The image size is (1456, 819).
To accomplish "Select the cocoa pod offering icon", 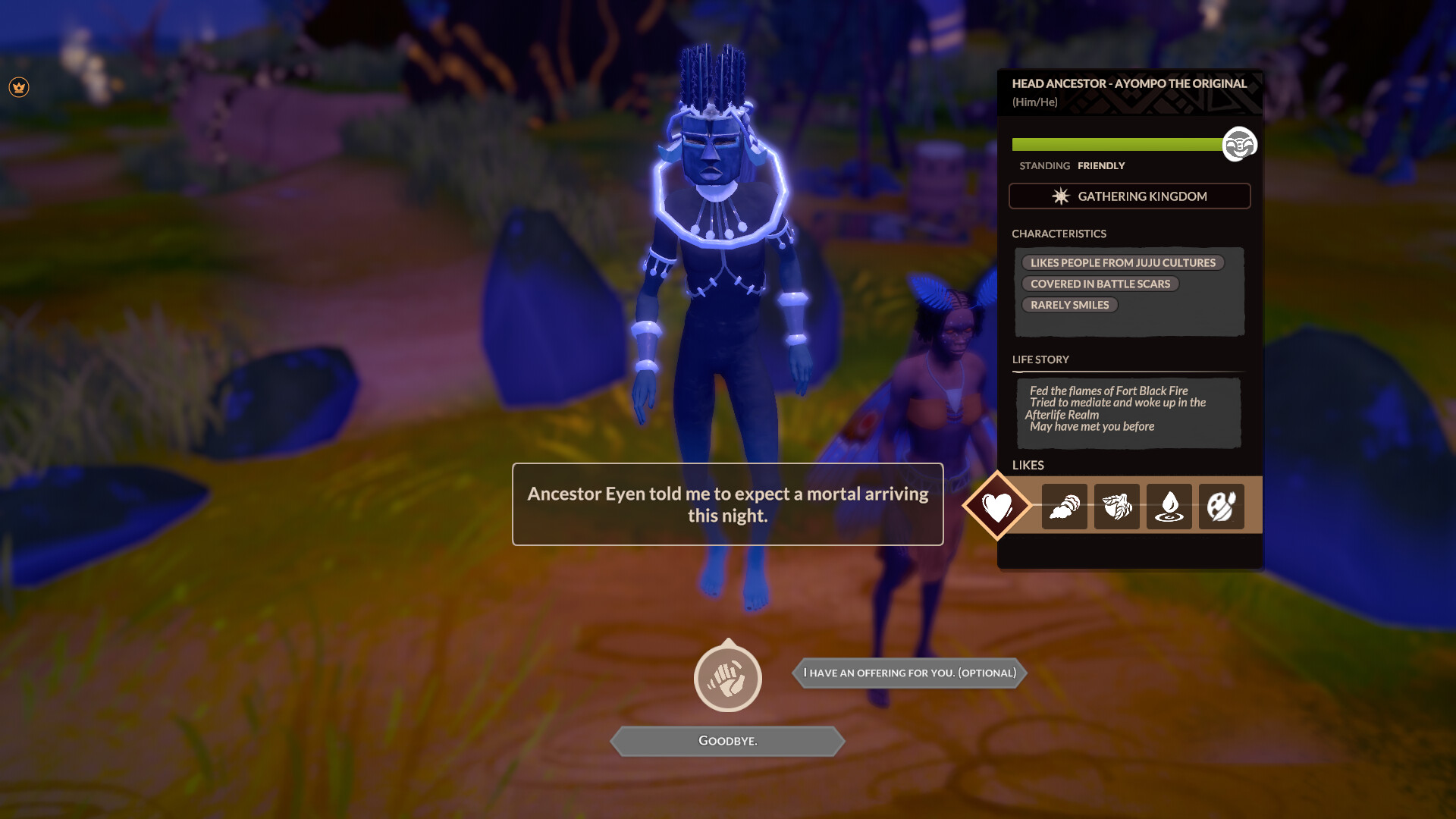I will [1116, 507].
